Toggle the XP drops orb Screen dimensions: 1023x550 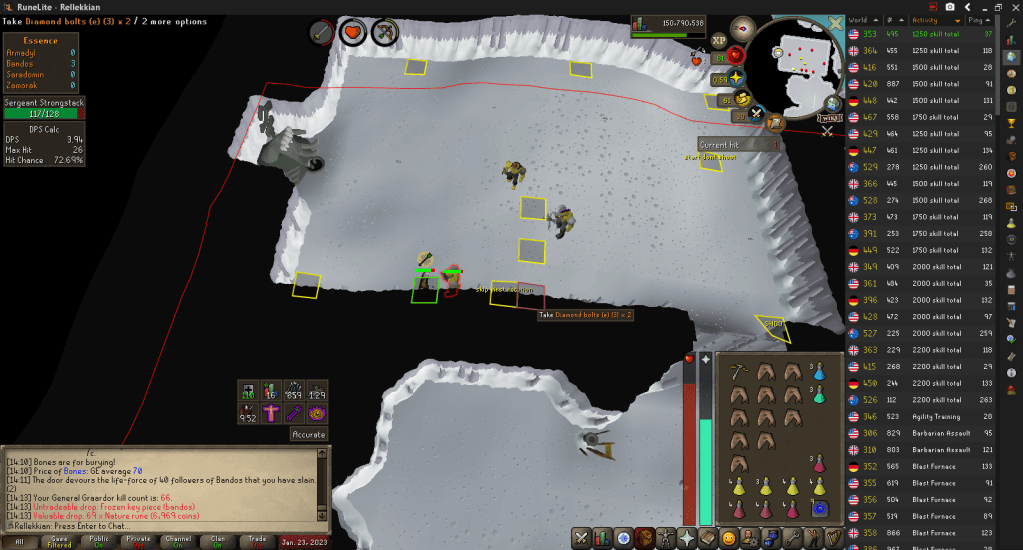(719, 40)
